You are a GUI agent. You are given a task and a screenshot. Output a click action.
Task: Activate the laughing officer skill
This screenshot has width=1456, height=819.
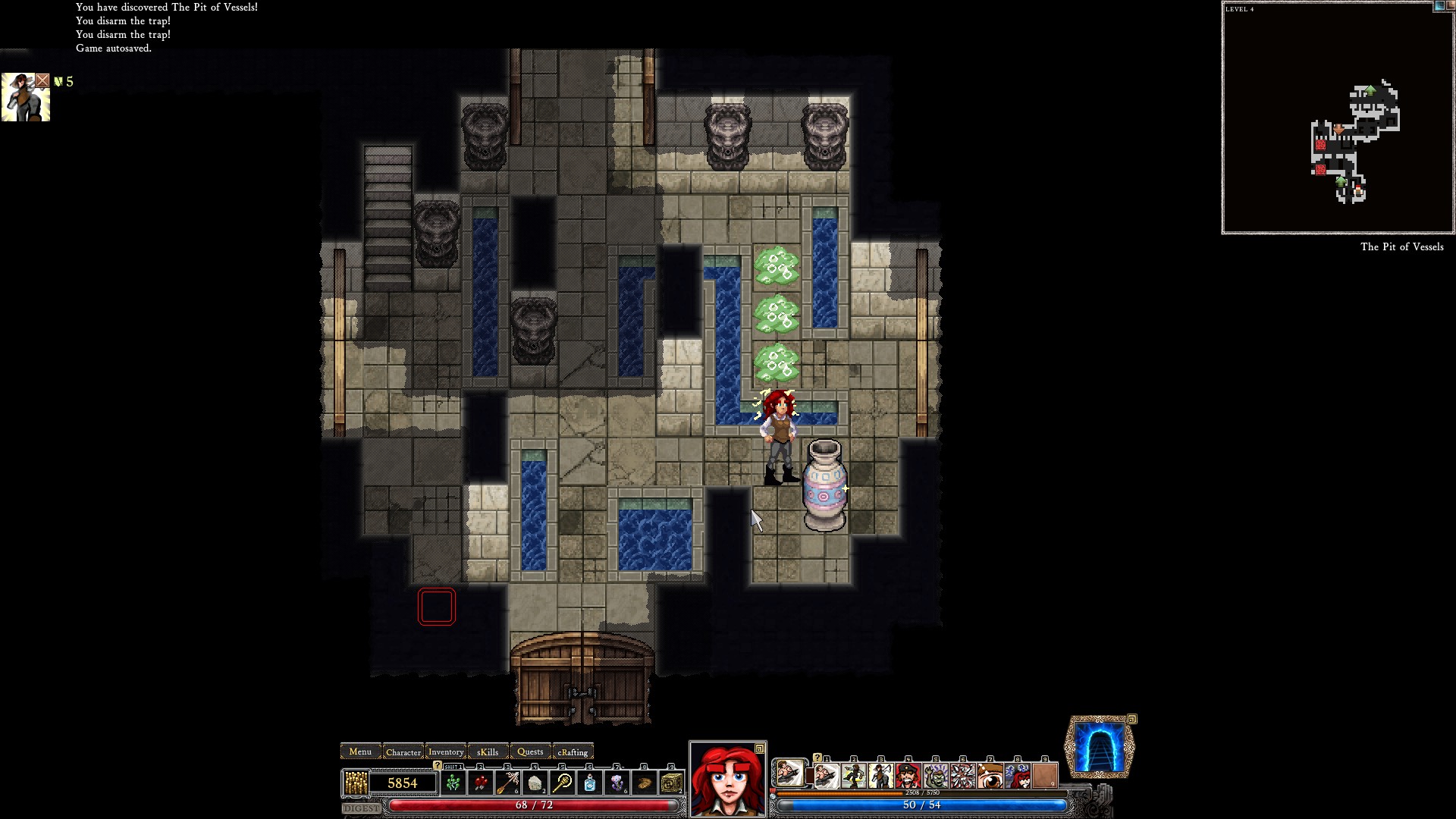coord(908,777)
